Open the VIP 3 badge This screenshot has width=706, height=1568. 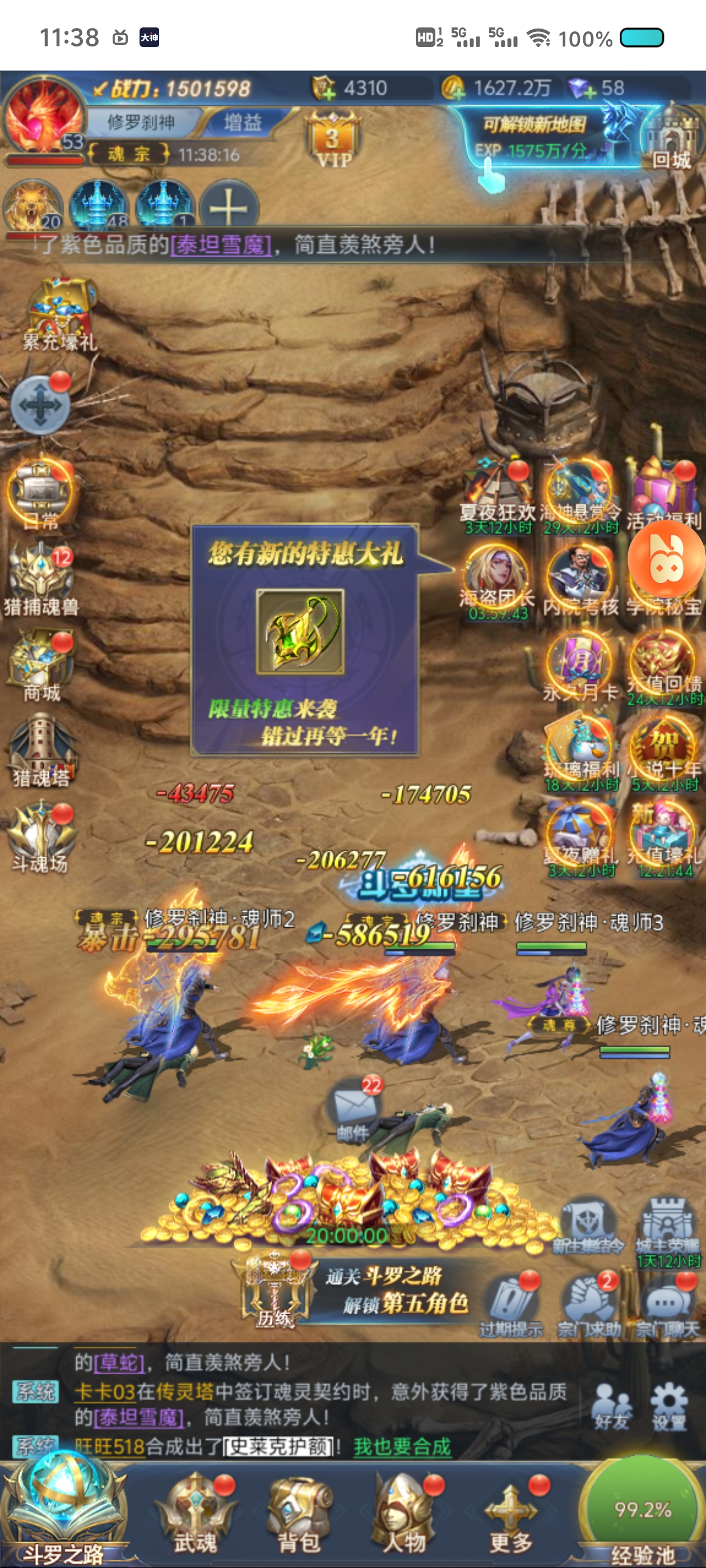point(332,140)
